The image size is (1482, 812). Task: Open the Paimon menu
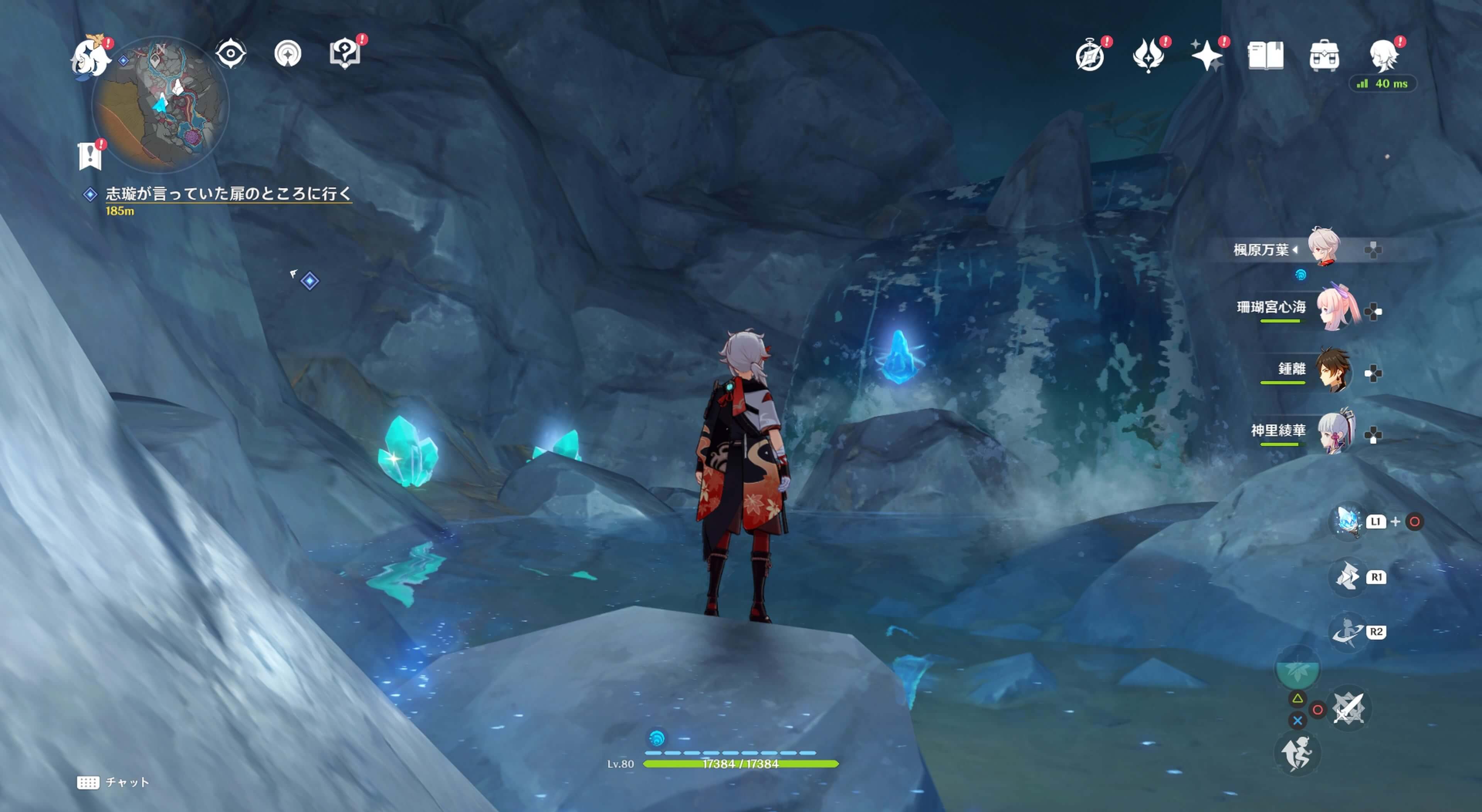click(x=90, y=56)
